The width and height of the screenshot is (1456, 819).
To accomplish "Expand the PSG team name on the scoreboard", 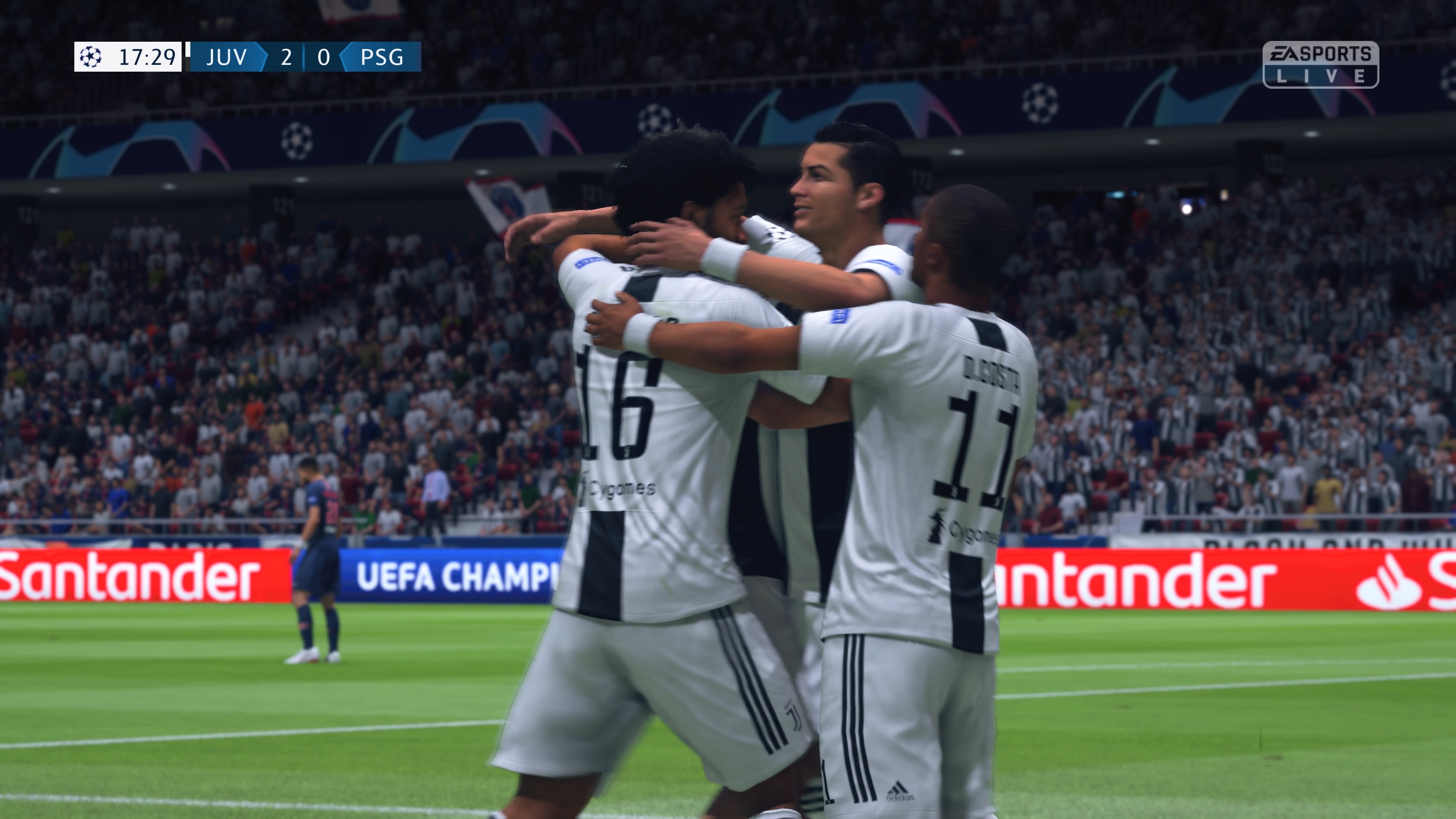I will (382, 56).
